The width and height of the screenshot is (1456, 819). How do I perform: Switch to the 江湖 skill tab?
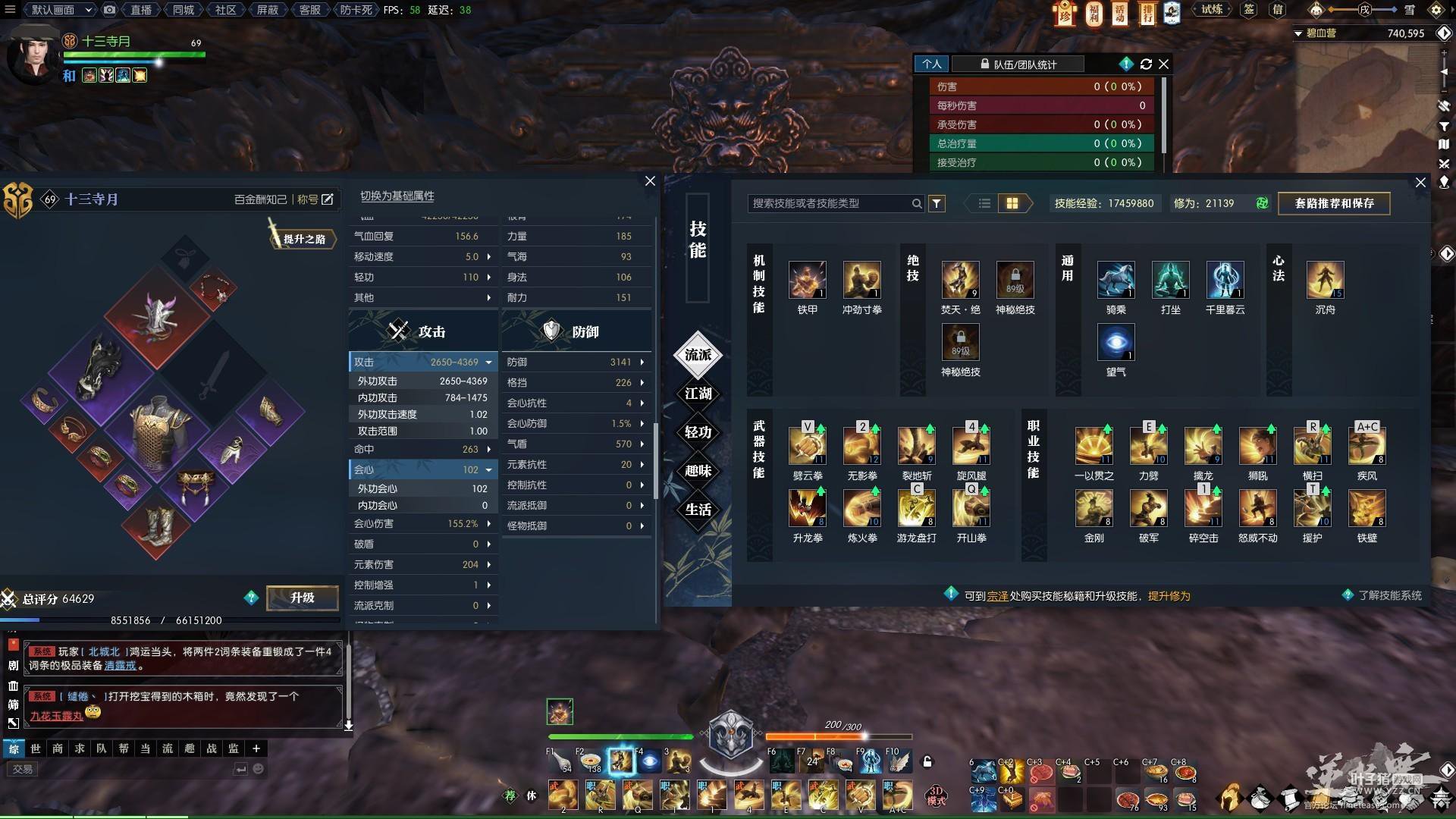point(698,394)
